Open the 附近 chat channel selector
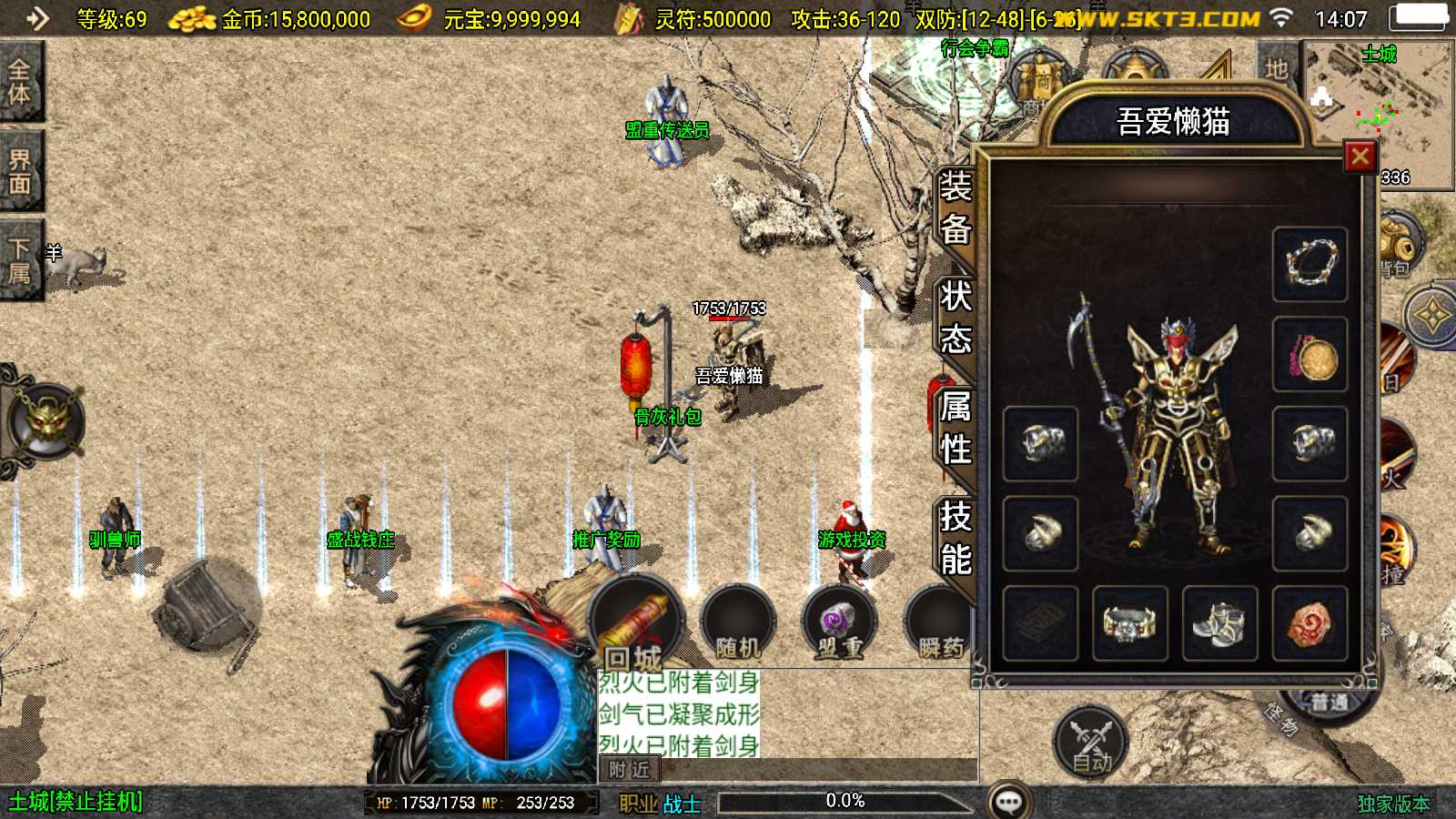The height and width of the screenshot is (819, 1456). 628,771
